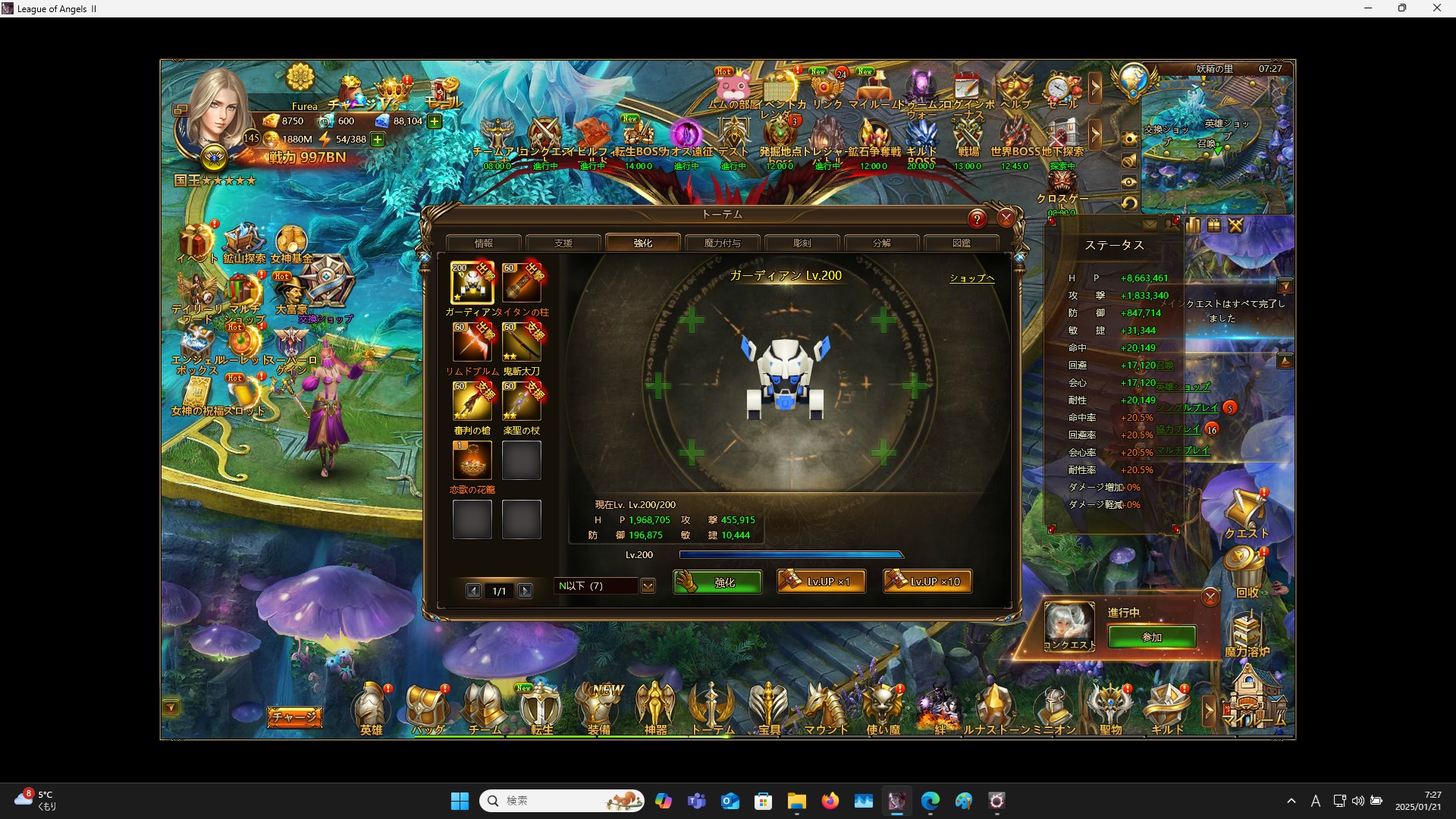1456x819 pixels.
Task: Open the 英雄 hero menu
Action: [371, 709]
